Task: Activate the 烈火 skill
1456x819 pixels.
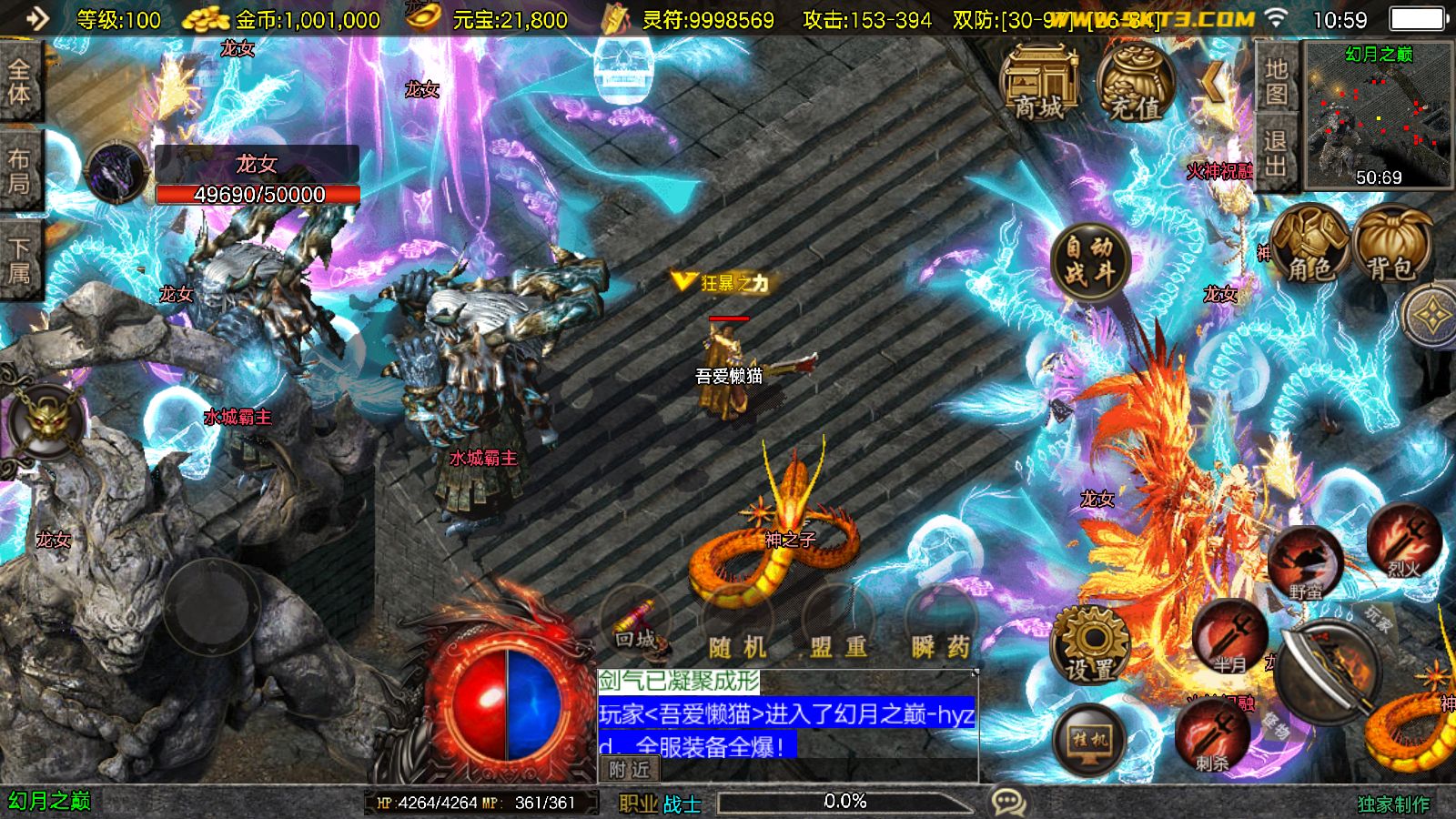Action: 1403,542
